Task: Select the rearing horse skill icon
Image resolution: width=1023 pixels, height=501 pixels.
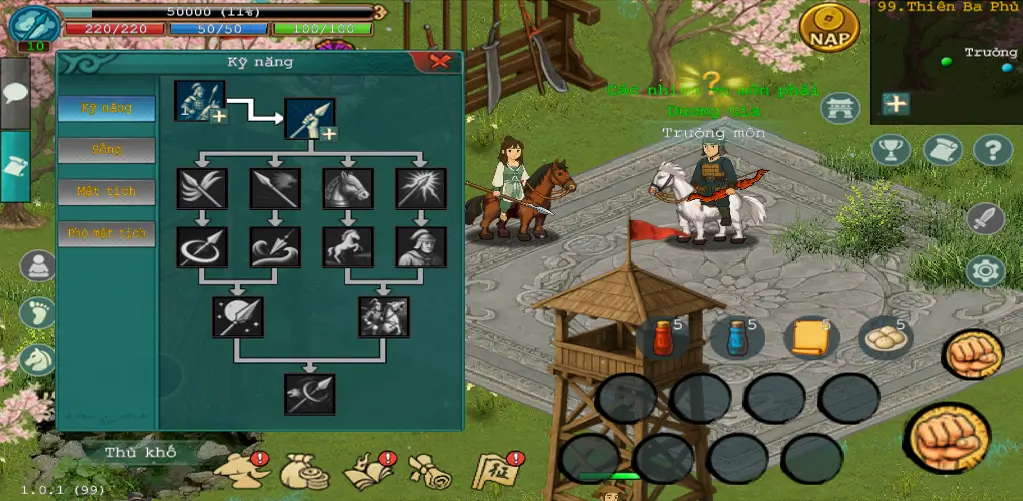Action: click(348, 246)
